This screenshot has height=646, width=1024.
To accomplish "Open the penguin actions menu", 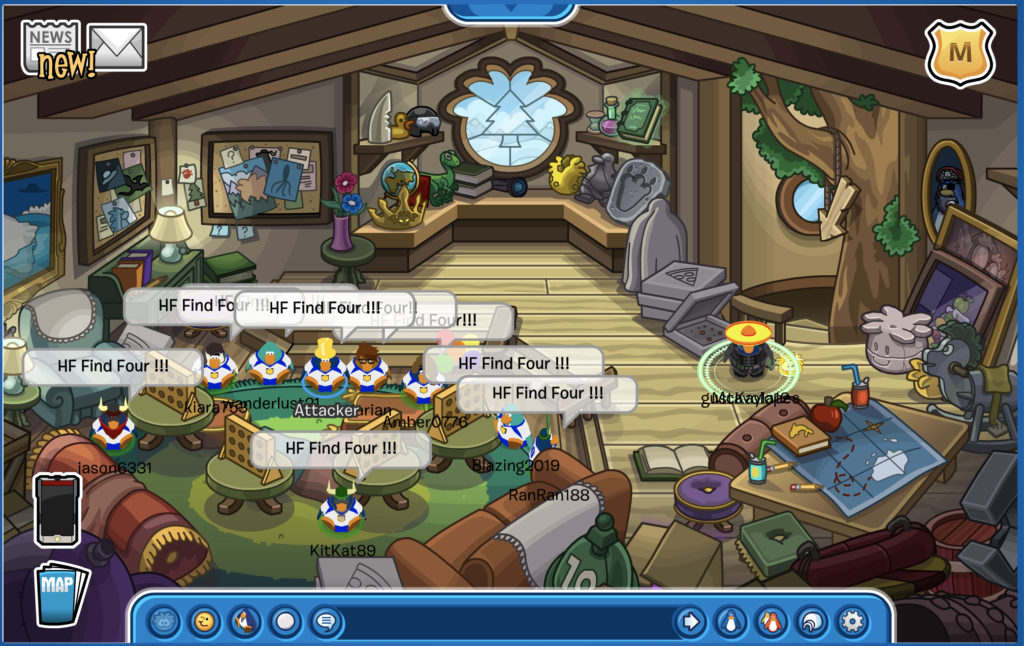I will coord(244,622).
